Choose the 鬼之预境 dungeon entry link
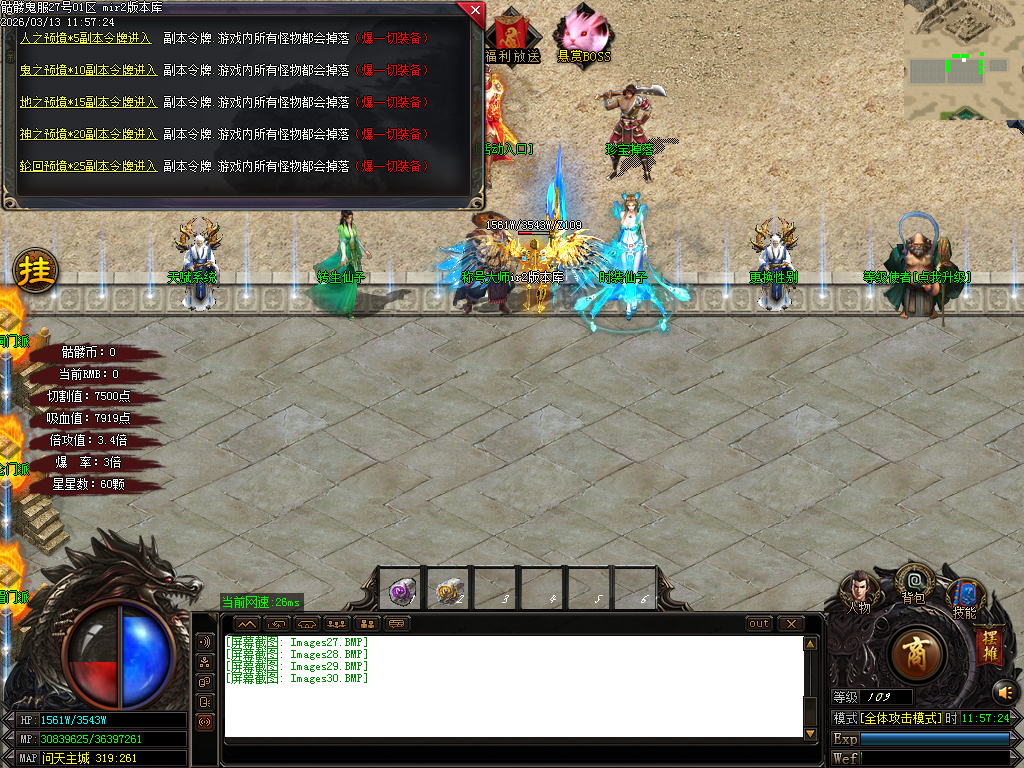The height and width of the screenshot is (768, 1024). 88,70
